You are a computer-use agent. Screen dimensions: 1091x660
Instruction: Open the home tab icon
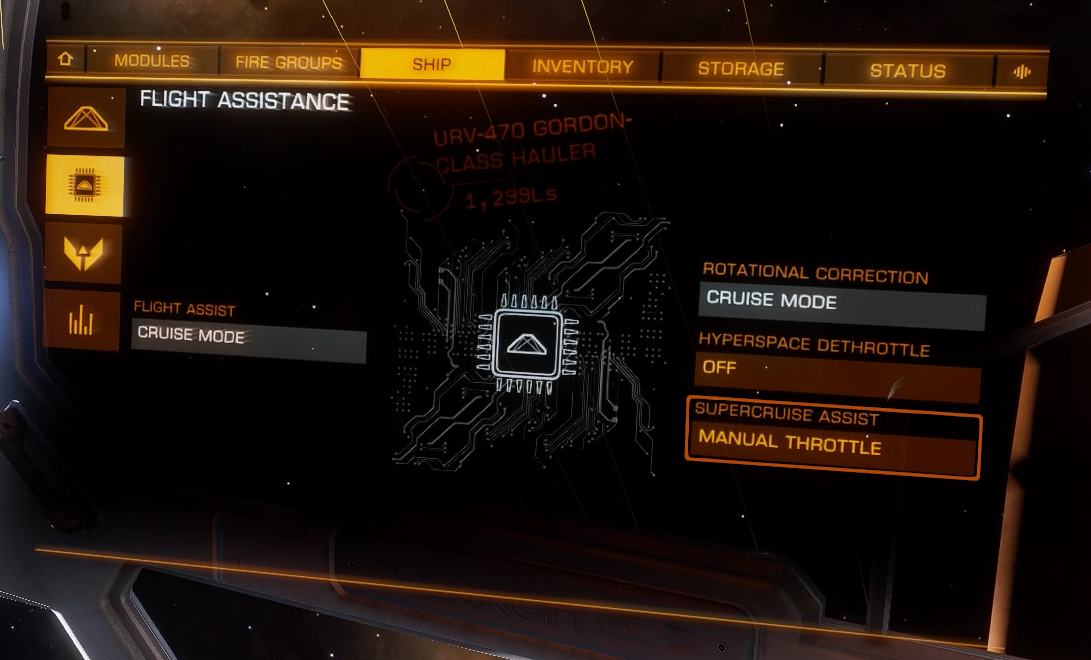point(66,59)
